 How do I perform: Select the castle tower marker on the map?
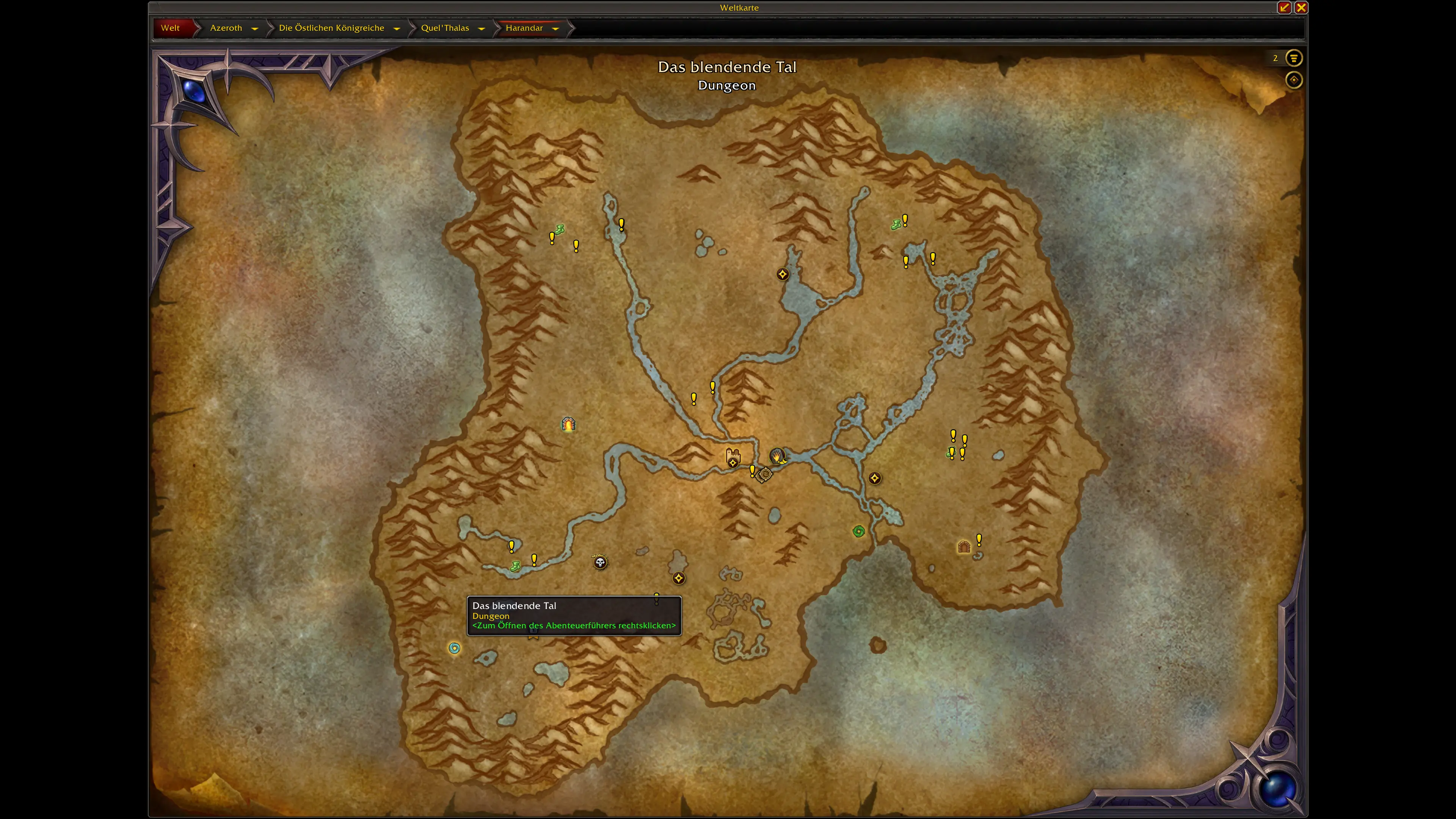click(x=733, y=455)
